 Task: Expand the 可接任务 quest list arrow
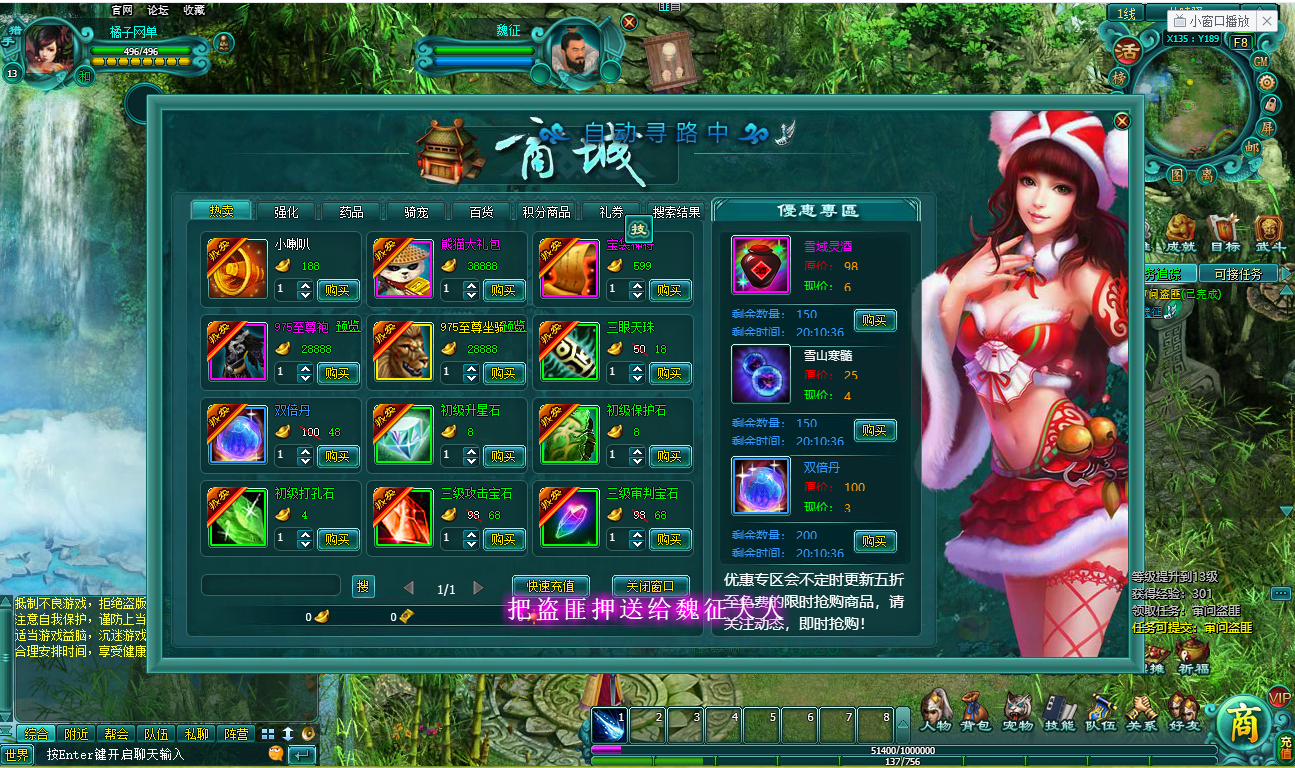(x=1284, y=273)
